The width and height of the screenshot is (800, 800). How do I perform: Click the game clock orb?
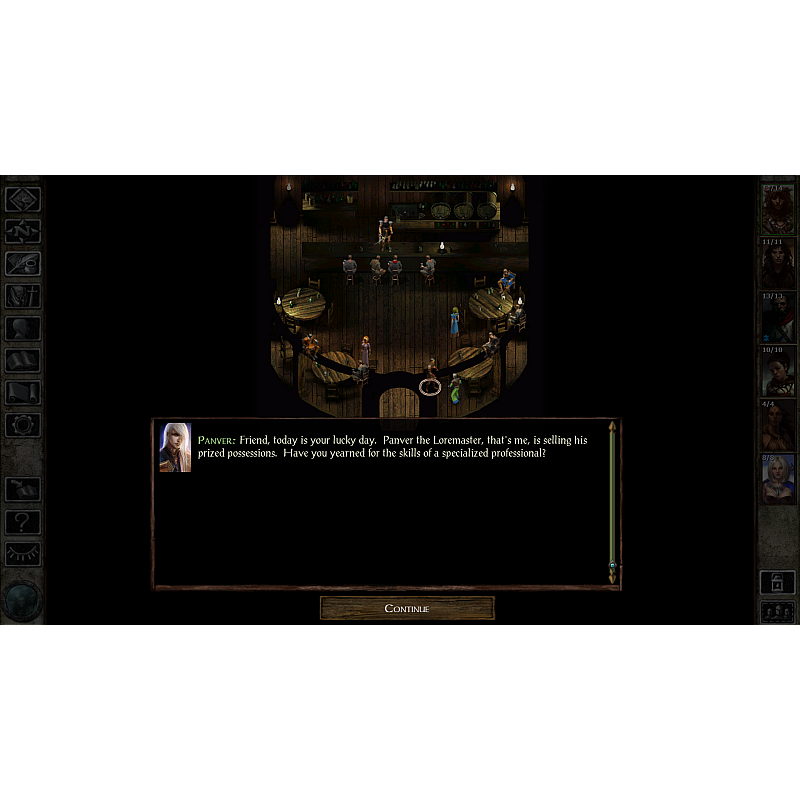[x=21, y=599]
